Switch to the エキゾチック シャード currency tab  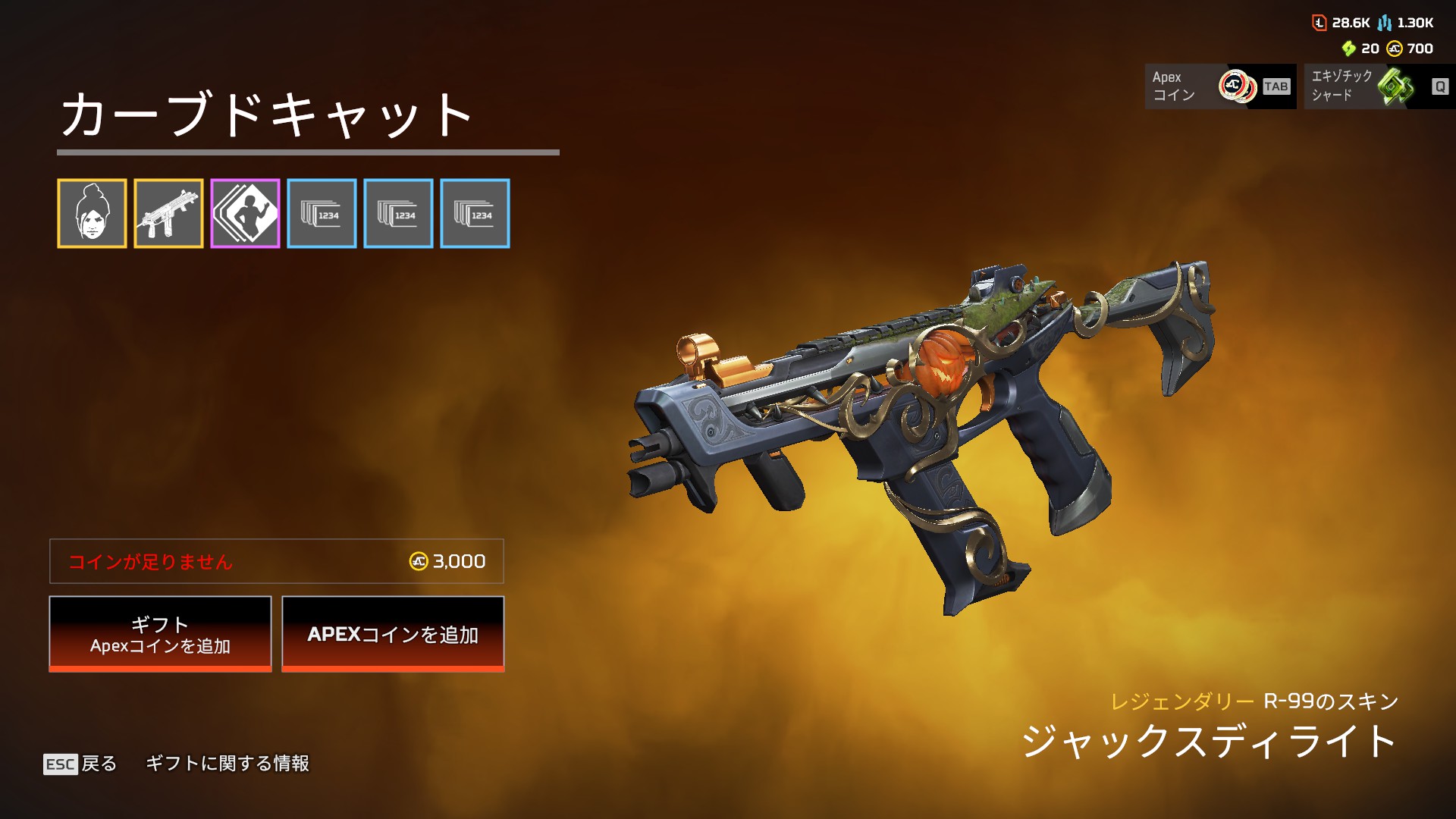[x=1379, y=86]
